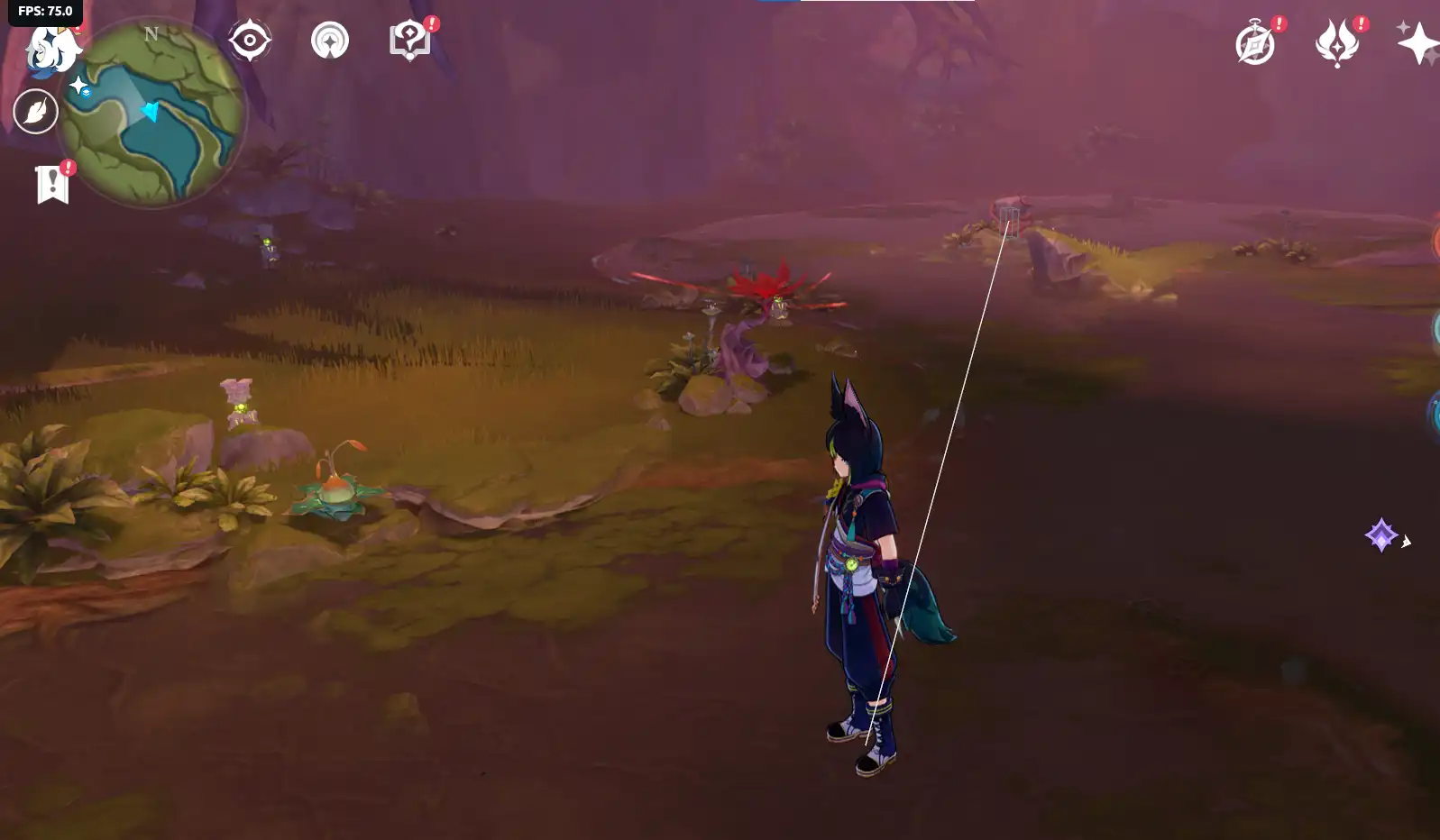1440x840 pixels.
Task: Select the white star marker on minimap
Action: tap(79, 86)
